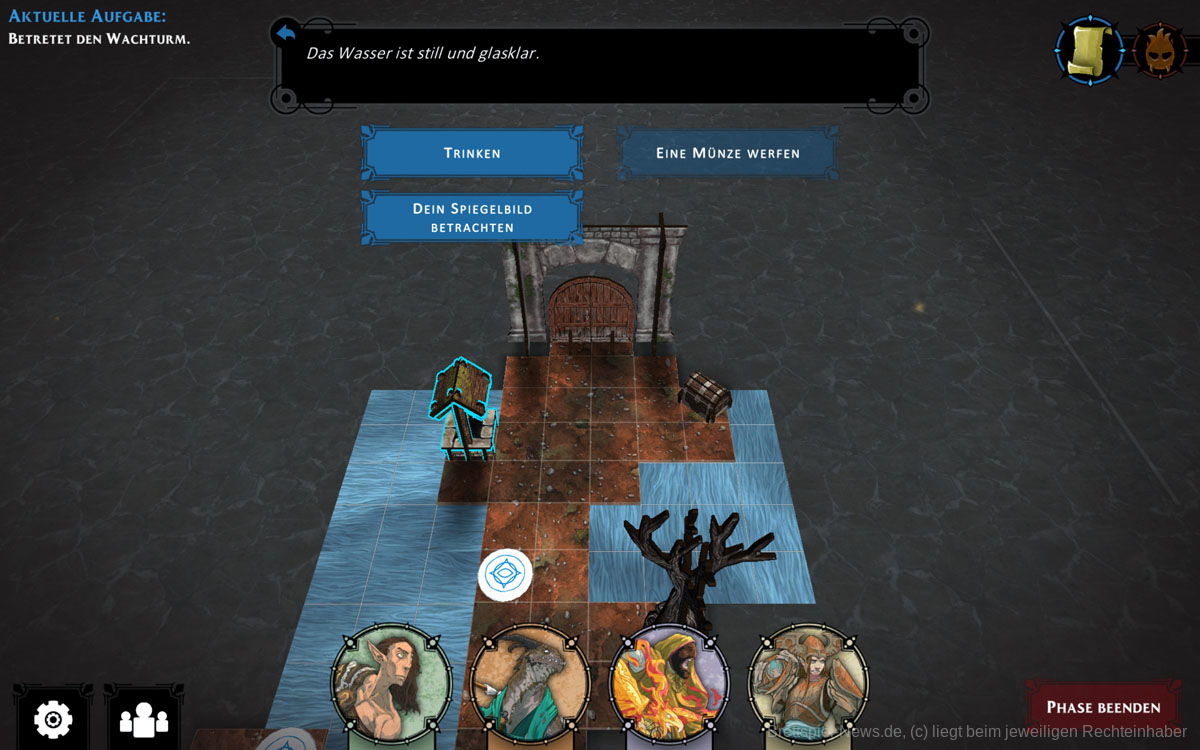Click the white search token on board
Viewport: 1200px width, 750px height.
click(505, 575)
